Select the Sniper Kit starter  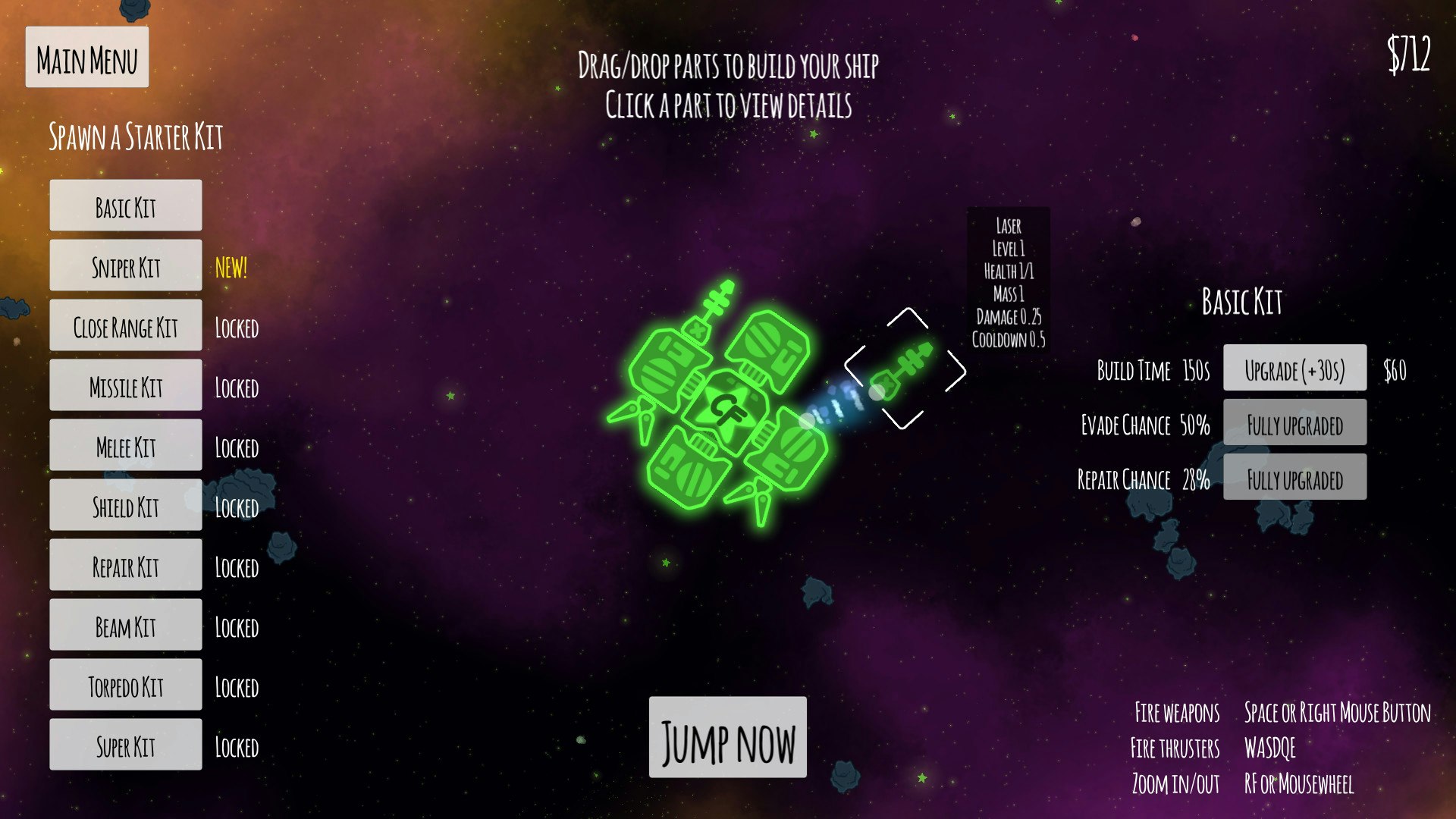[x=126, y=265]
